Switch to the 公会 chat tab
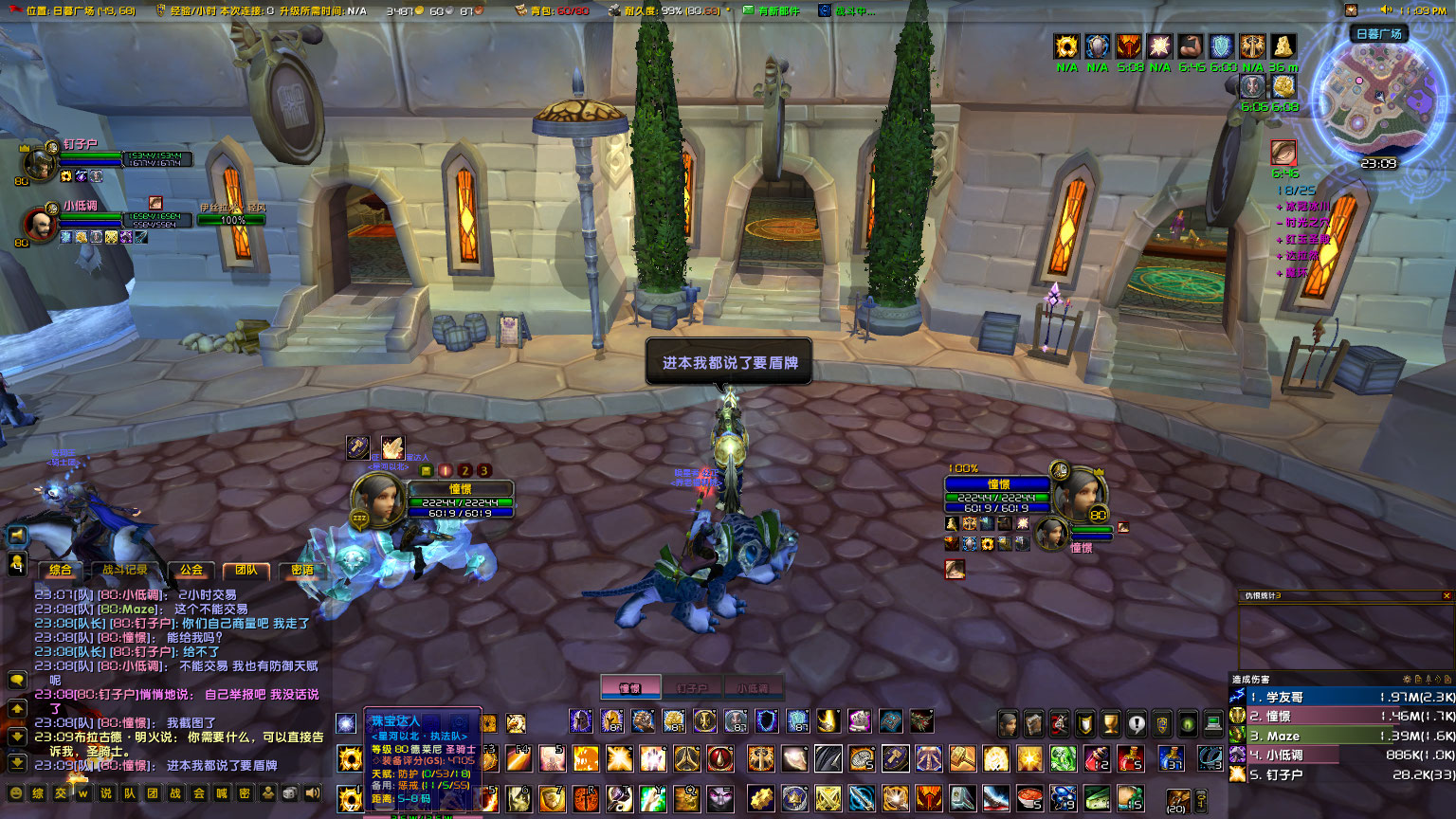The image size is (1456, 819). point(192,569)
